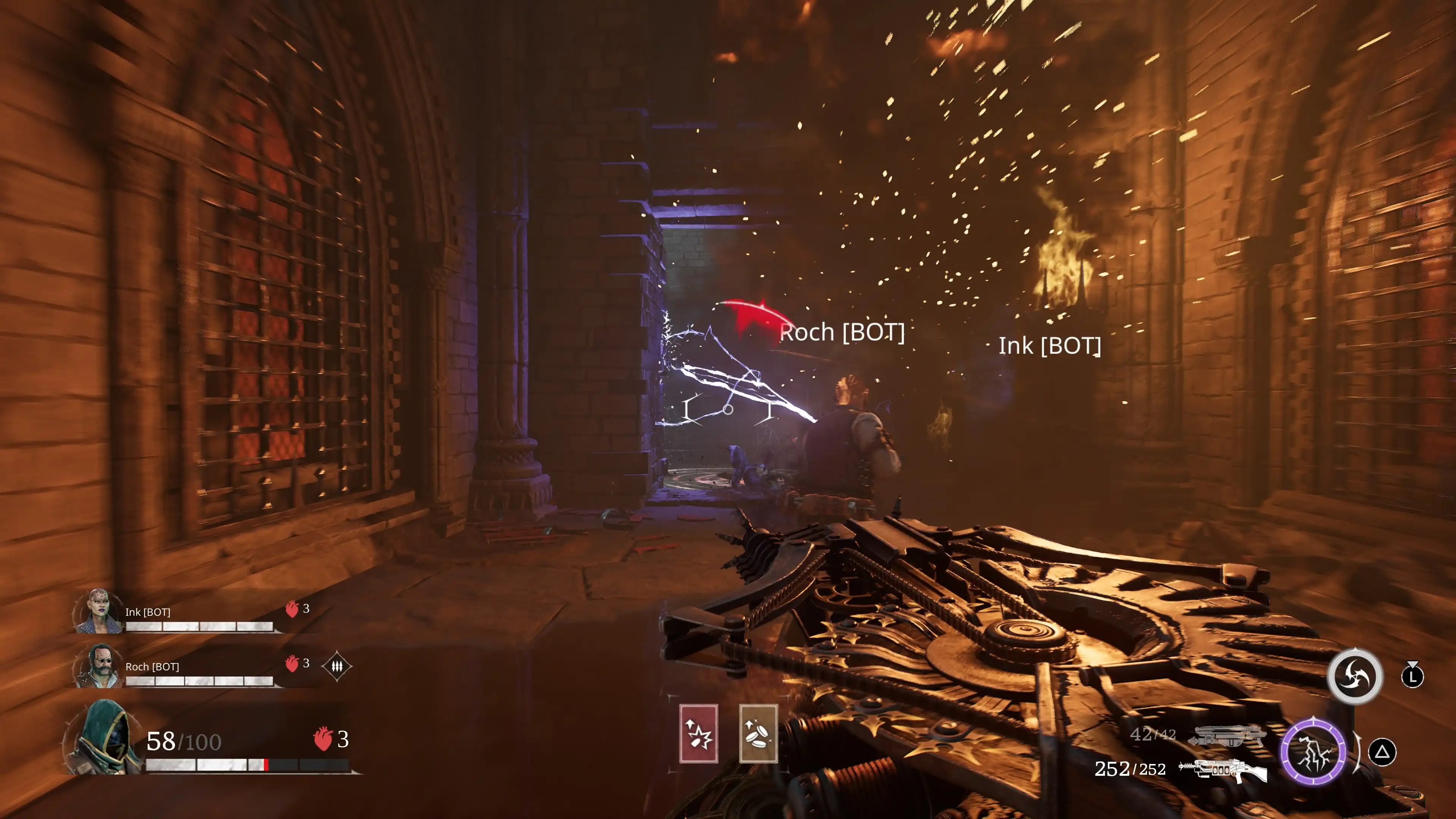Activate the purple lightning ability icon
Screen dimensions: 1456x819
[x=1313, y=752]
